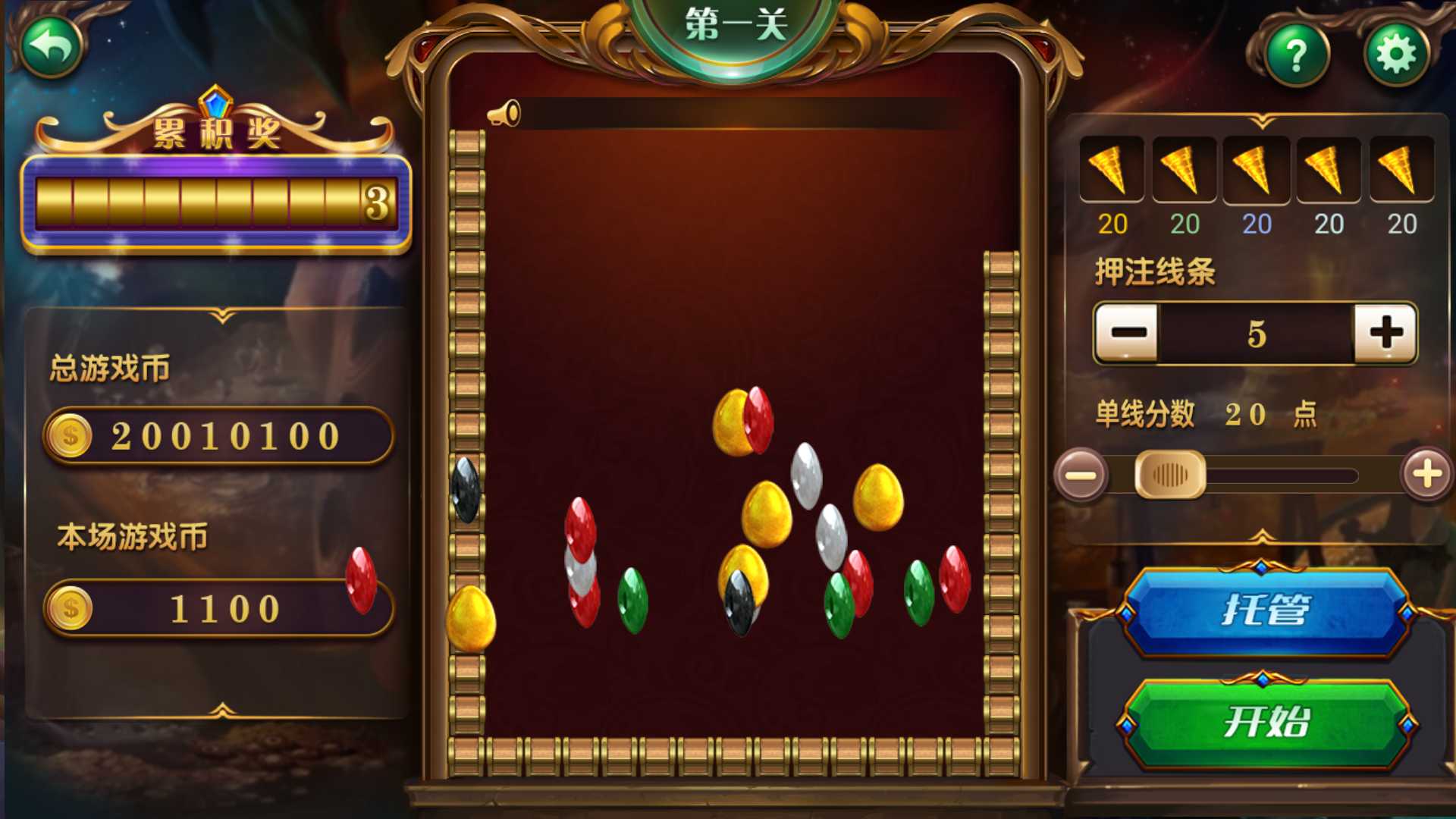Decrease bet lines with the minus stepper
This screenshot has height=819, width=1456.
click(1128, 333)
